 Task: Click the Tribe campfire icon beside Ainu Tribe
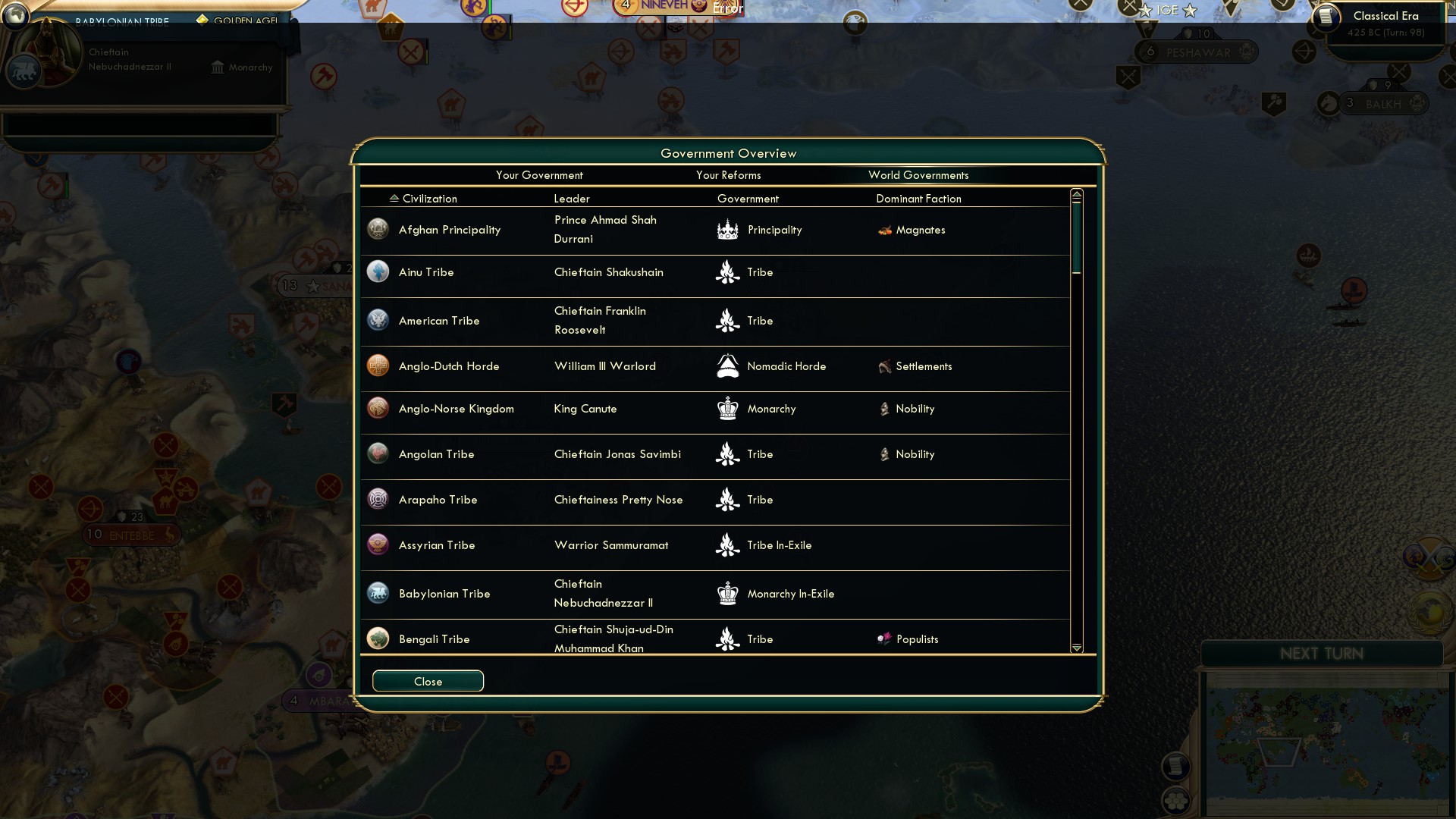tap(727, 271)
